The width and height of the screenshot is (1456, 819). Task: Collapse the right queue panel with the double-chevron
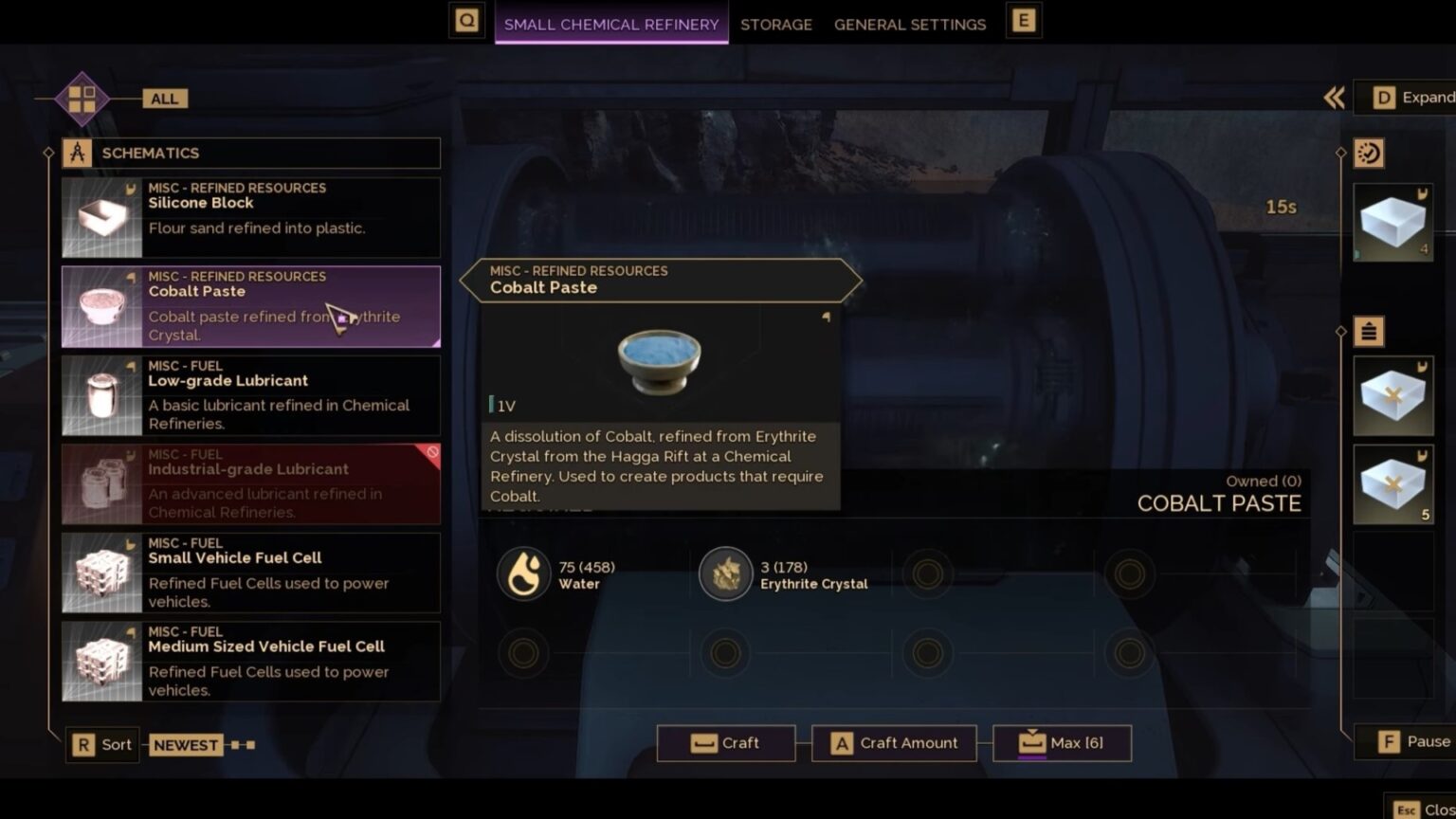point(1335,97)
